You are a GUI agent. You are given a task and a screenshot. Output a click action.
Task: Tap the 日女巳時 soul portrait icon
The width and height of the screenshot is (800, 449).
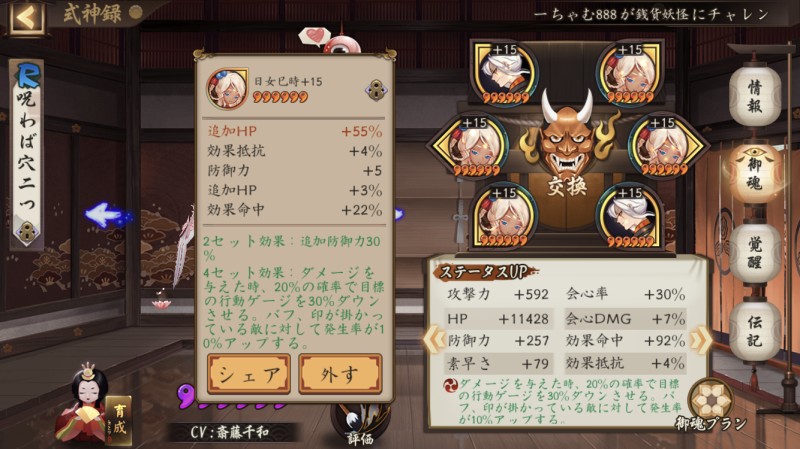click(227, 88)
